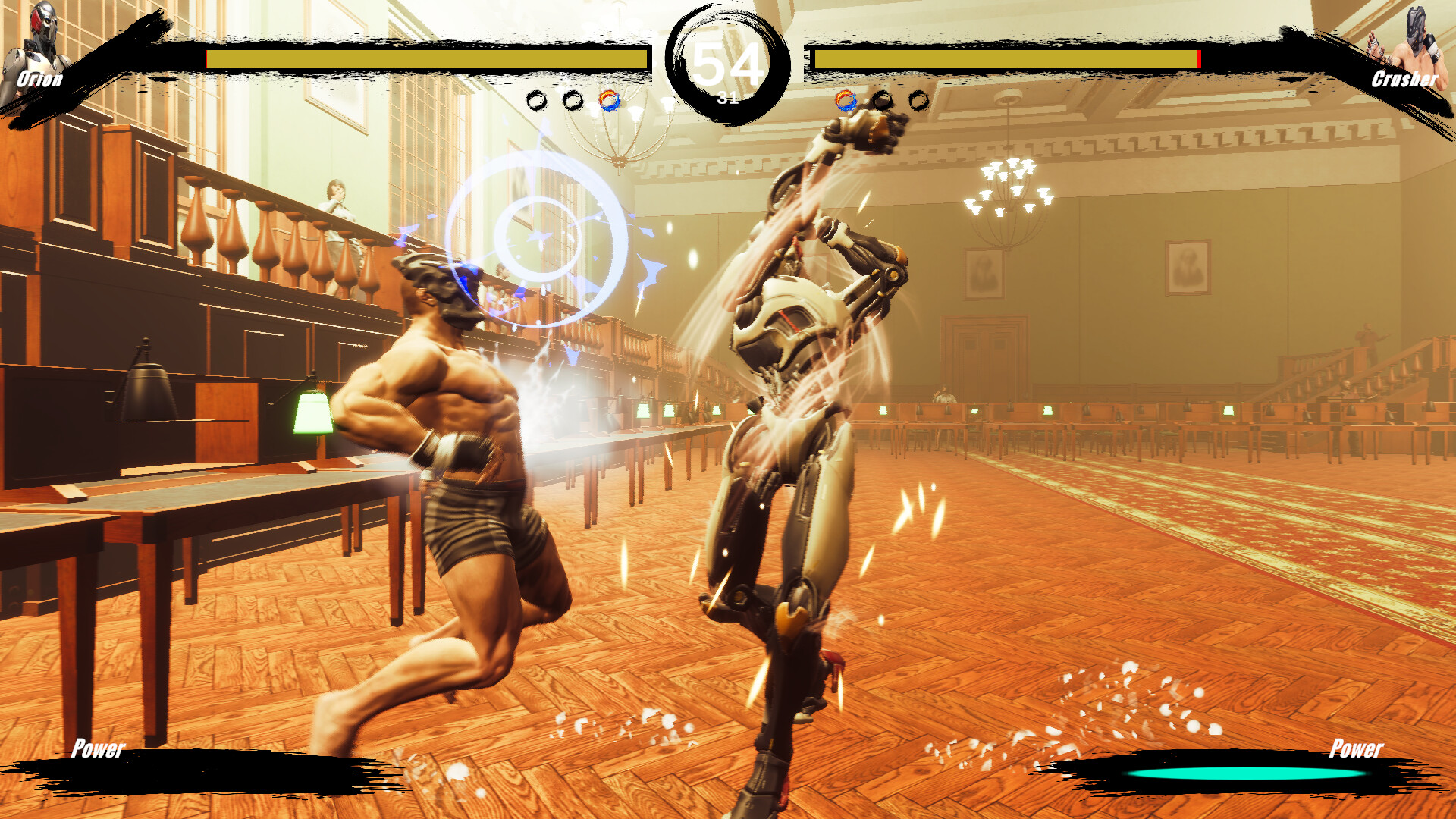Click Orion's leftmost round indicator circle

point(536,99)
